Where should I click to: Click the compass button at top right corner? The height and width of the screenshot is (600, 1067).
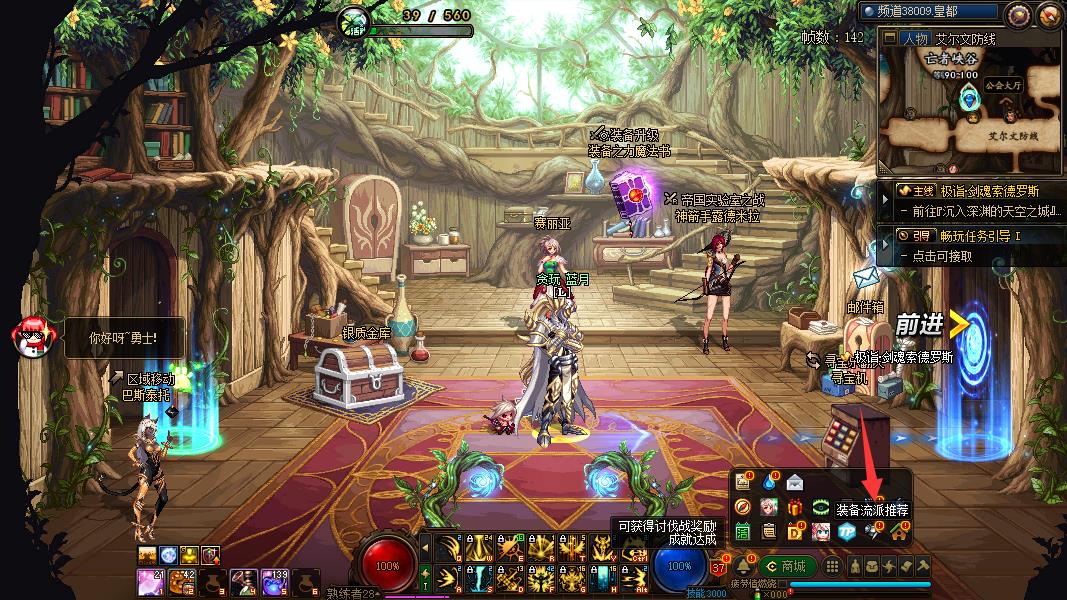pyautogui.click(x=1019, y=14)
